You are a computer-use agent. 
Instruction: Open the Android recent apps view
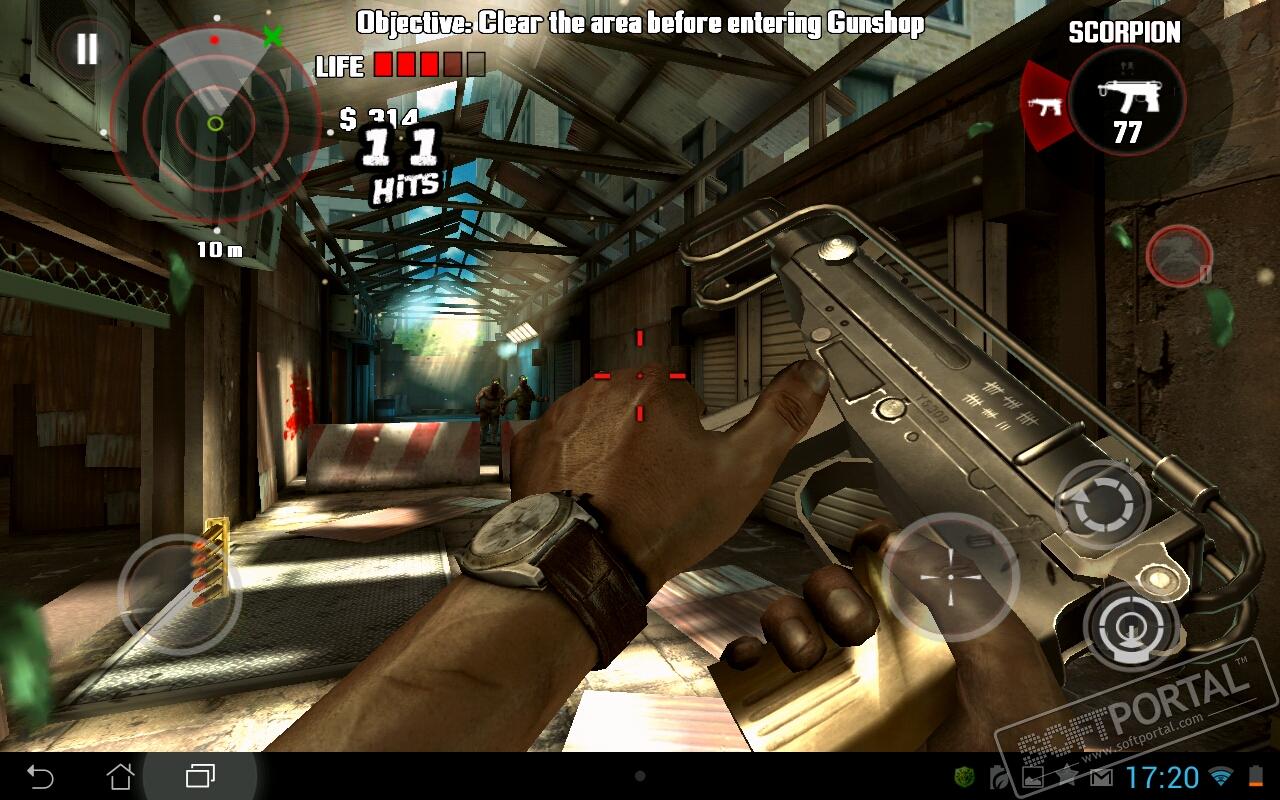click(200, 776)
